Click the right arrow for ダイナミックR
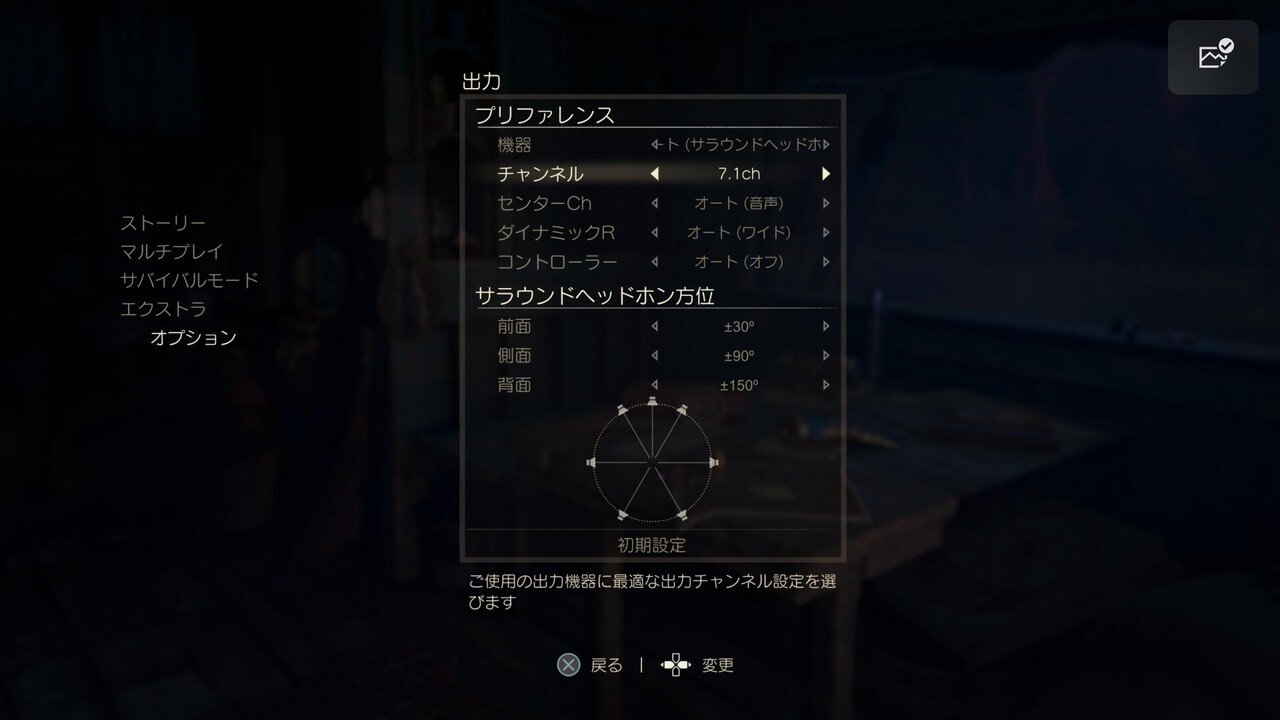This screenshot has width=1280, height=720. [825, 232]
